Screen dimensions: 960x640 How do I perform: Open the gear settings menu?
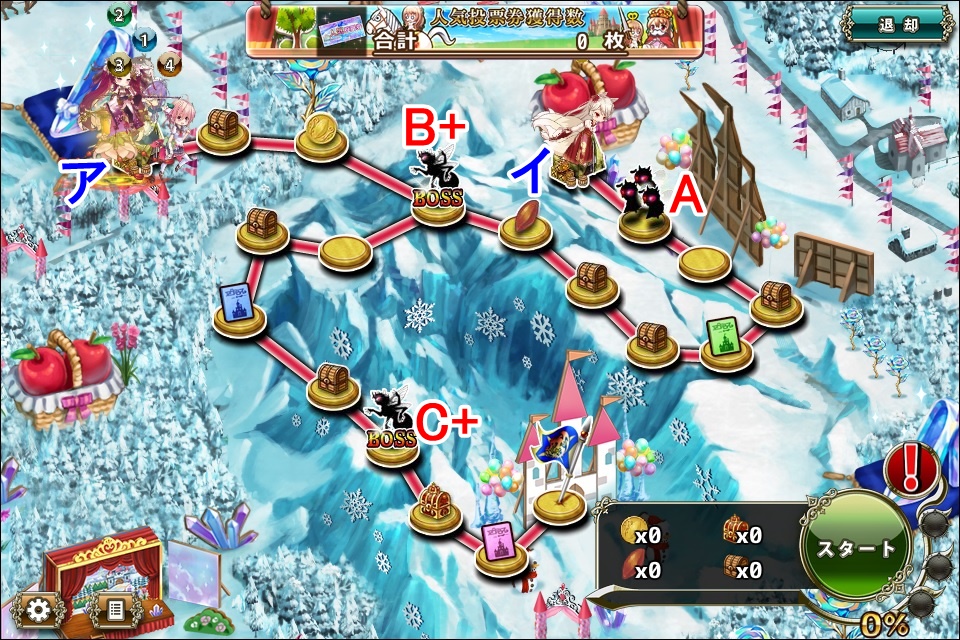[40, 608]
